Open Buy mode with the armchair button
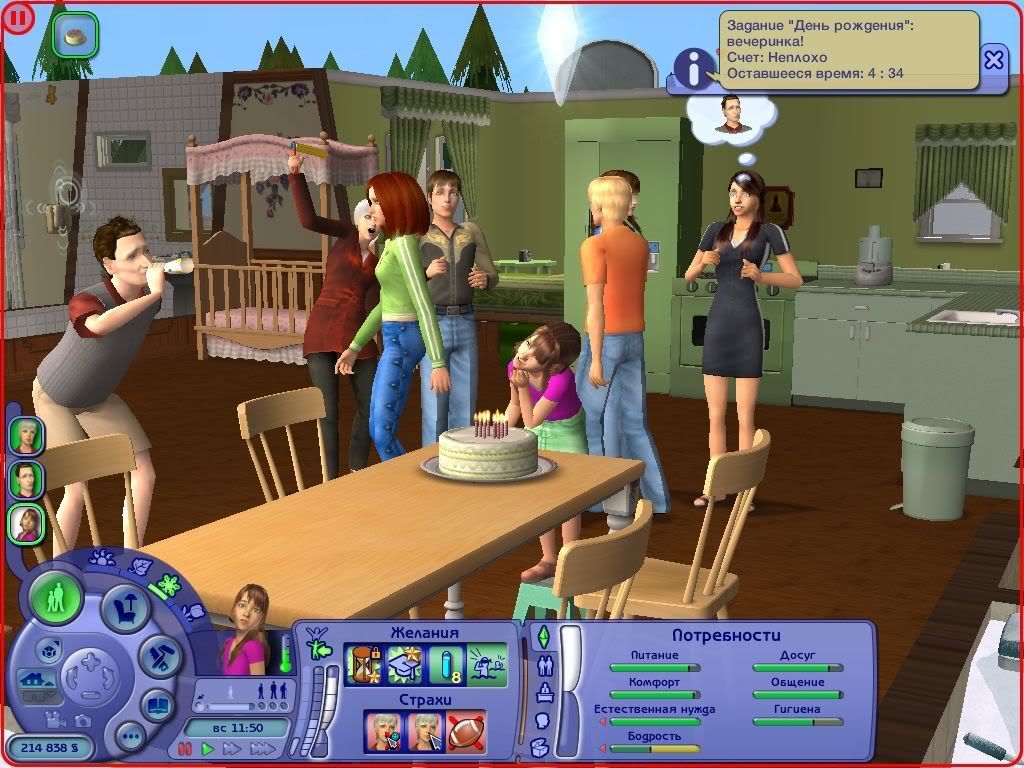1024x768 pixels. pos(127,606)
